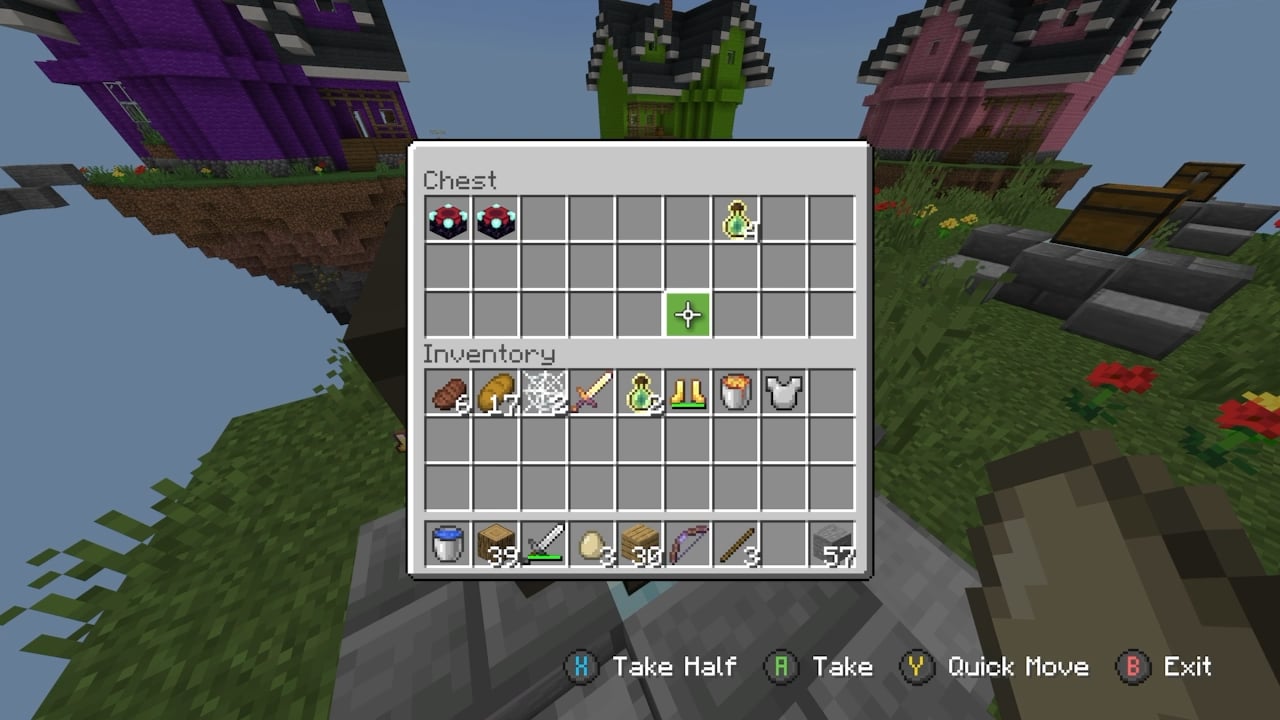
Task: Select the lava bucket slot
Action: click(x=736, y=393)
